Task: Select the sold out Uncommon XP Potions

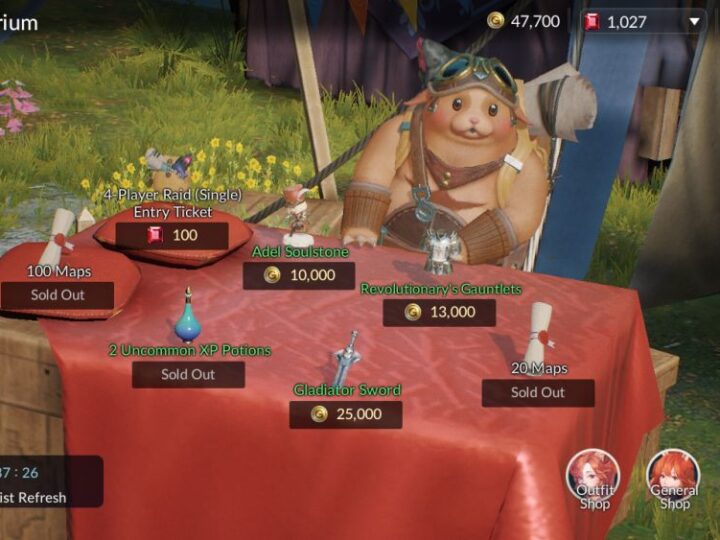Action: click(x=188, y=374)
